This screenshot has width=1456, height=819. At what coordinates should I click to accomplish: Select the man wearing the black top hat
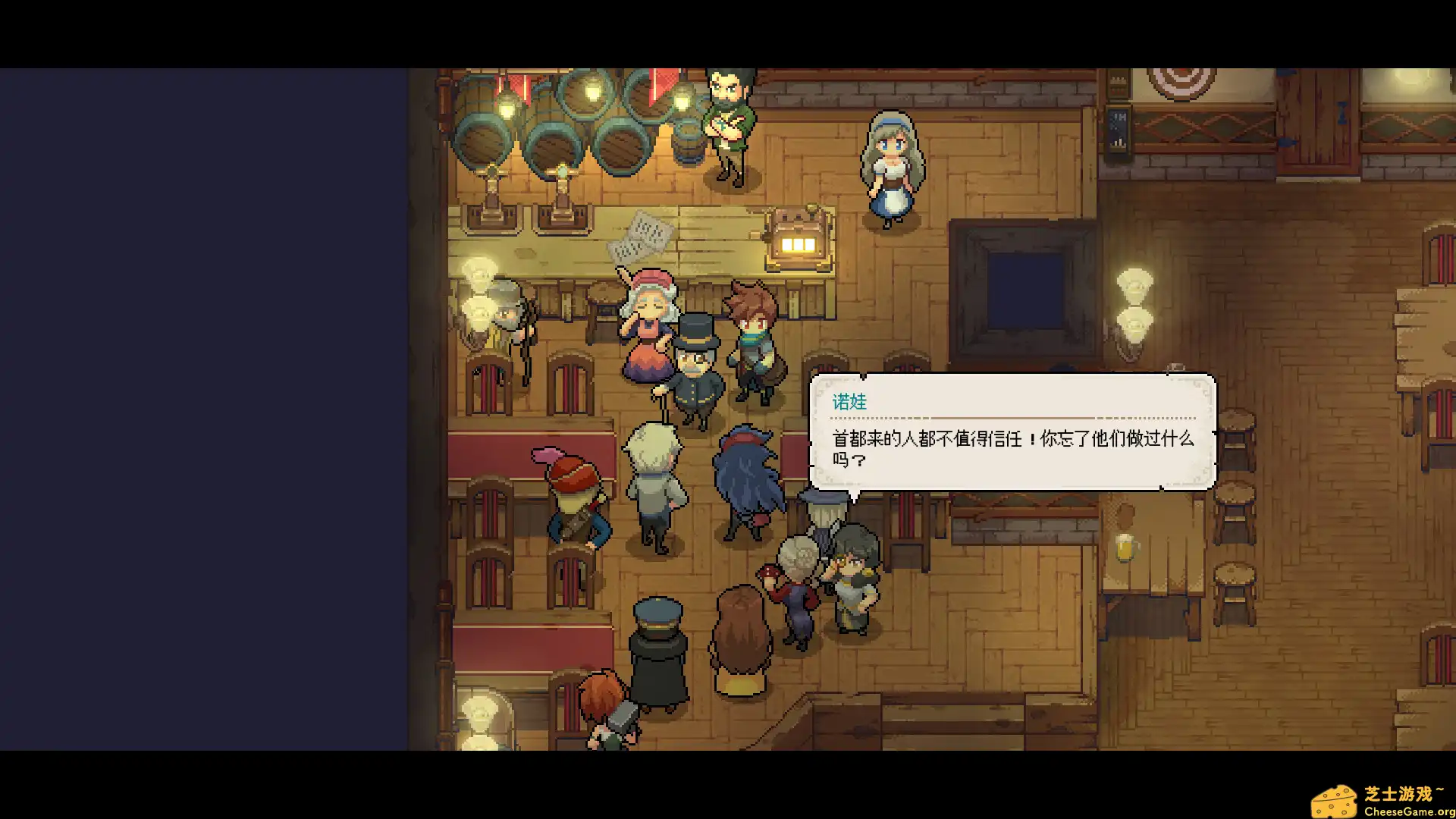698,364
